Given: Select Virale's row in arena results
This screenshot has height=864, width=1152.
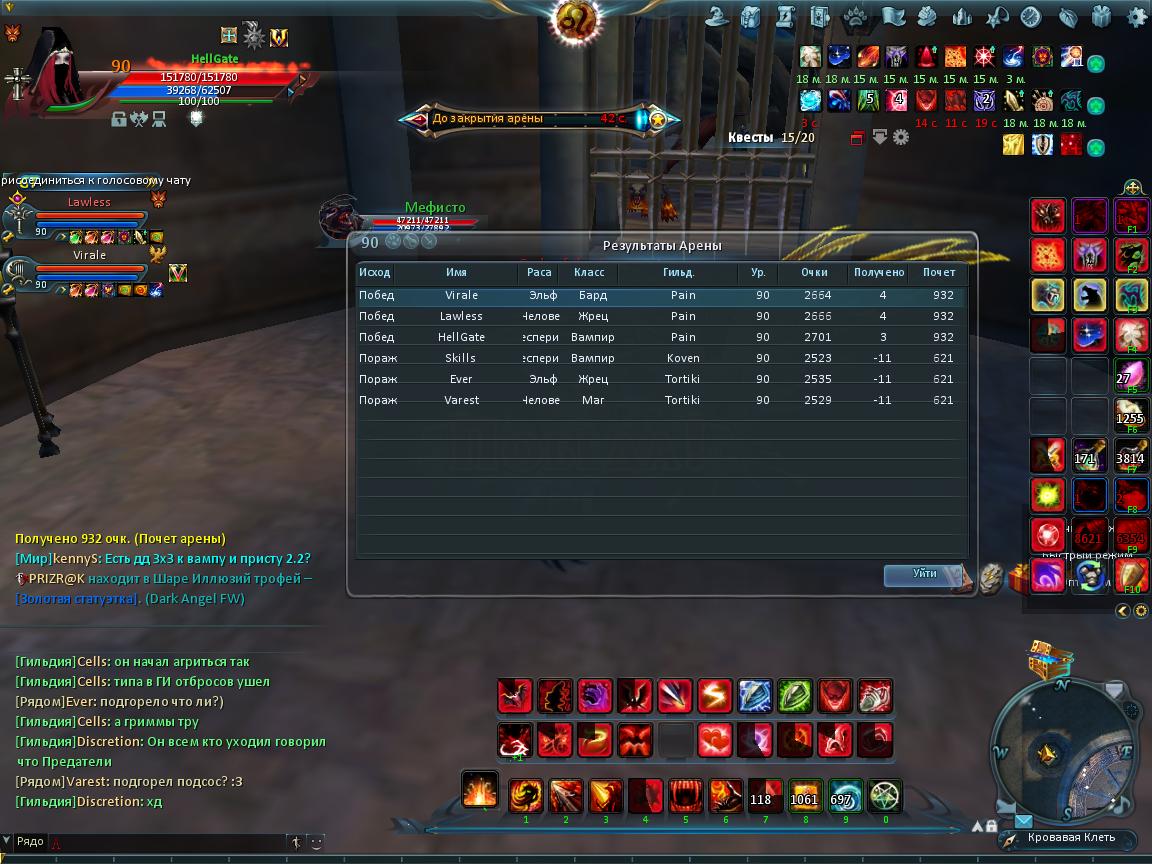Looking at the screenshot, I should pos(660,296).
